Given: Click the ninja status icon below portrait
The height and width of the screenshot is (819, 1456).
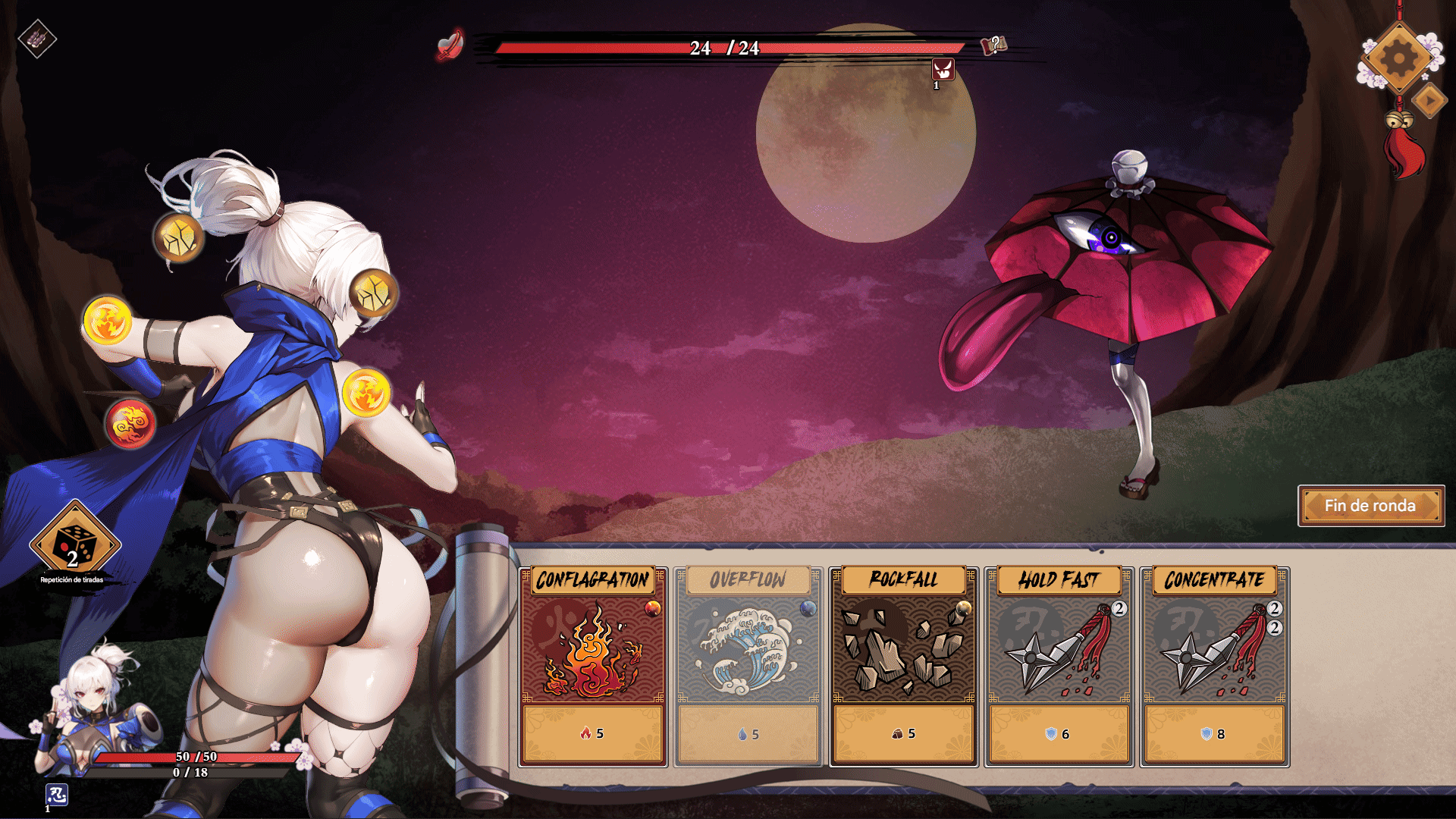Looking at the screenshot, I should (57, 795).
